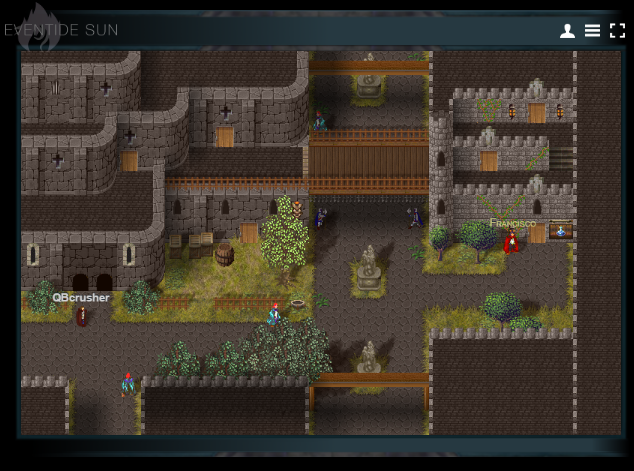The width and height of the screenshot is (634, 471).
Task: Click the Eventide Sun logo
Action: coord(60,30)
